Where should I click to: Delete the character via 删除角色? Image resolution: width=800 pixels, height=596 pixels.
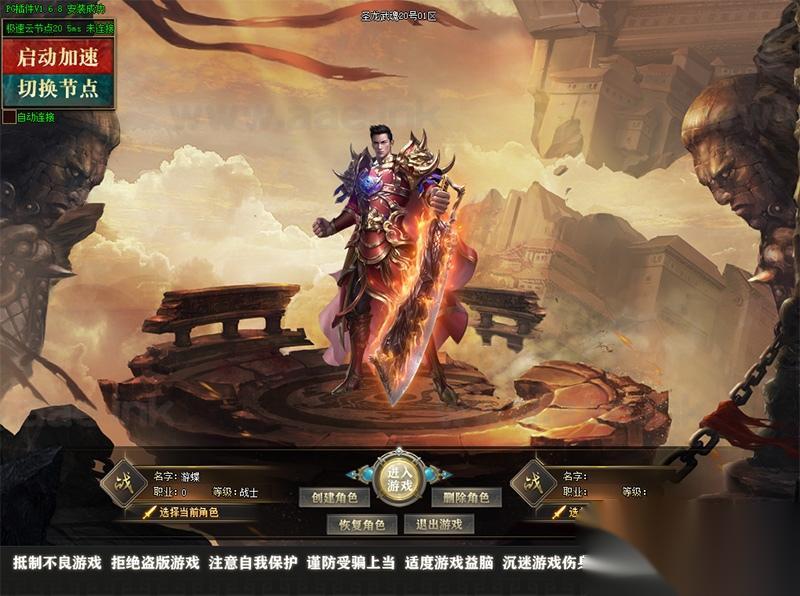(x=466, y=497)
